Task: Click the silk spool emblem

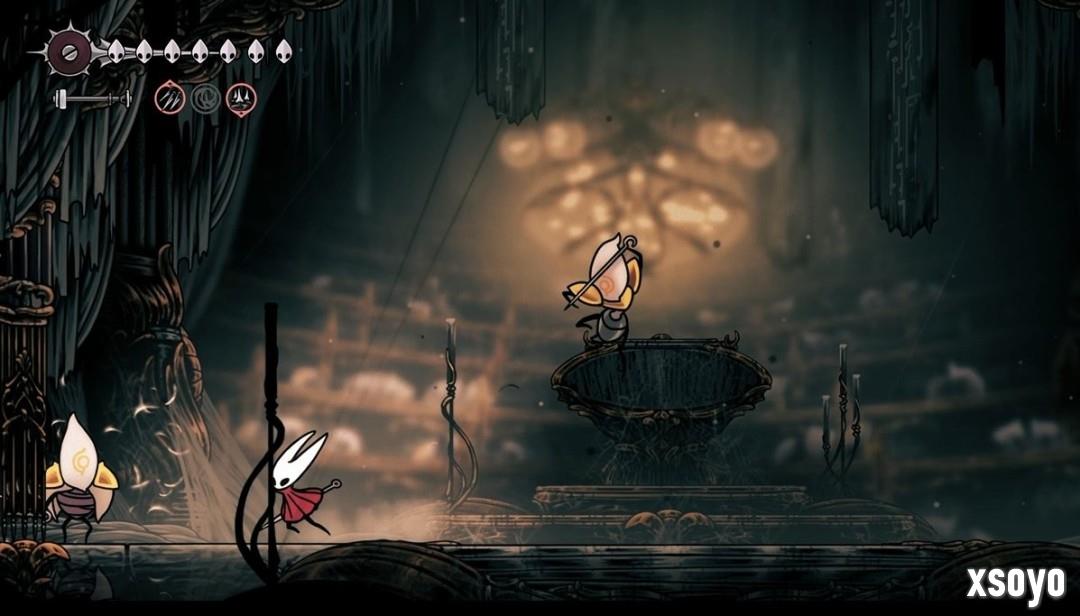Action: pyautogui.click(x=70, y=49)
